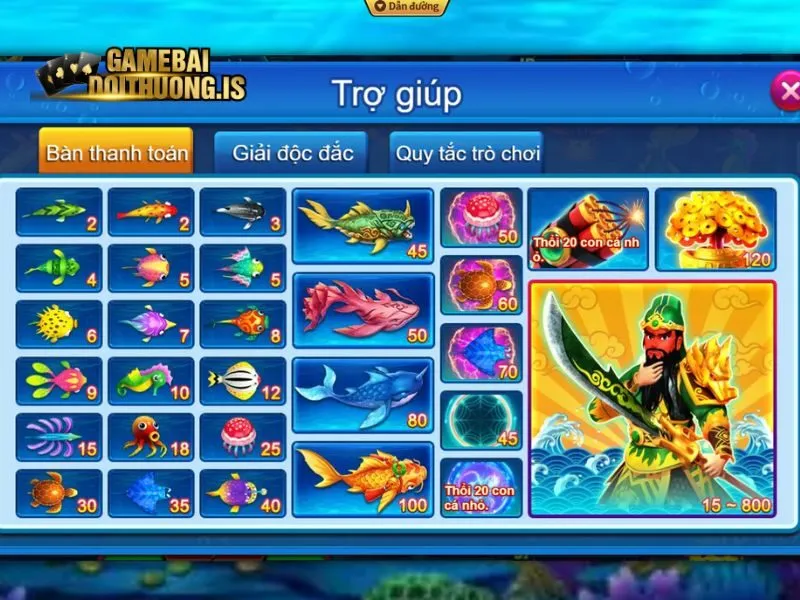Choose the warrior boss tile 15~800

[x=652, y=398]
